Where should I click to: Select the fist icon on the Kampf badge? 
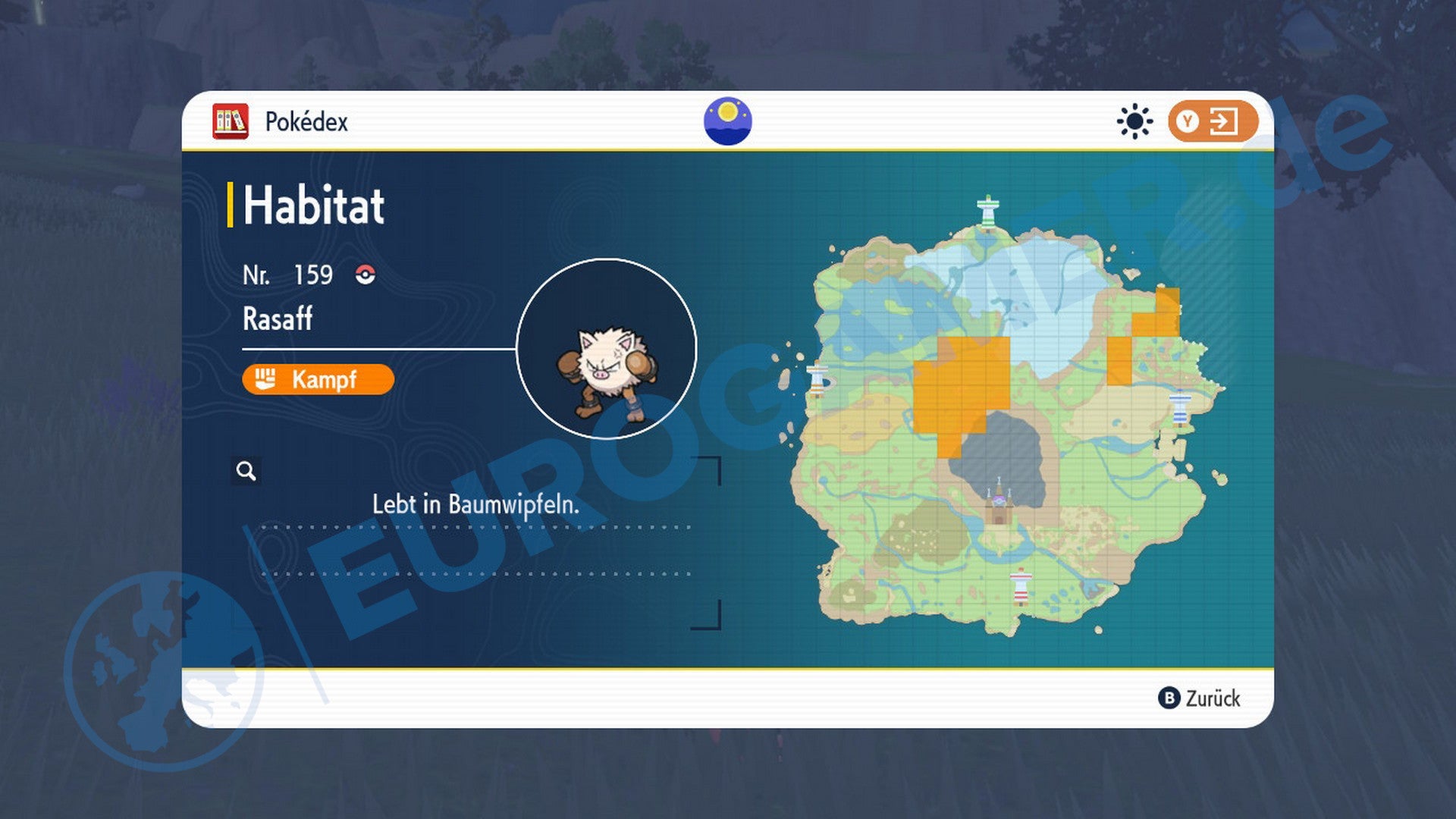pos(265,379)
